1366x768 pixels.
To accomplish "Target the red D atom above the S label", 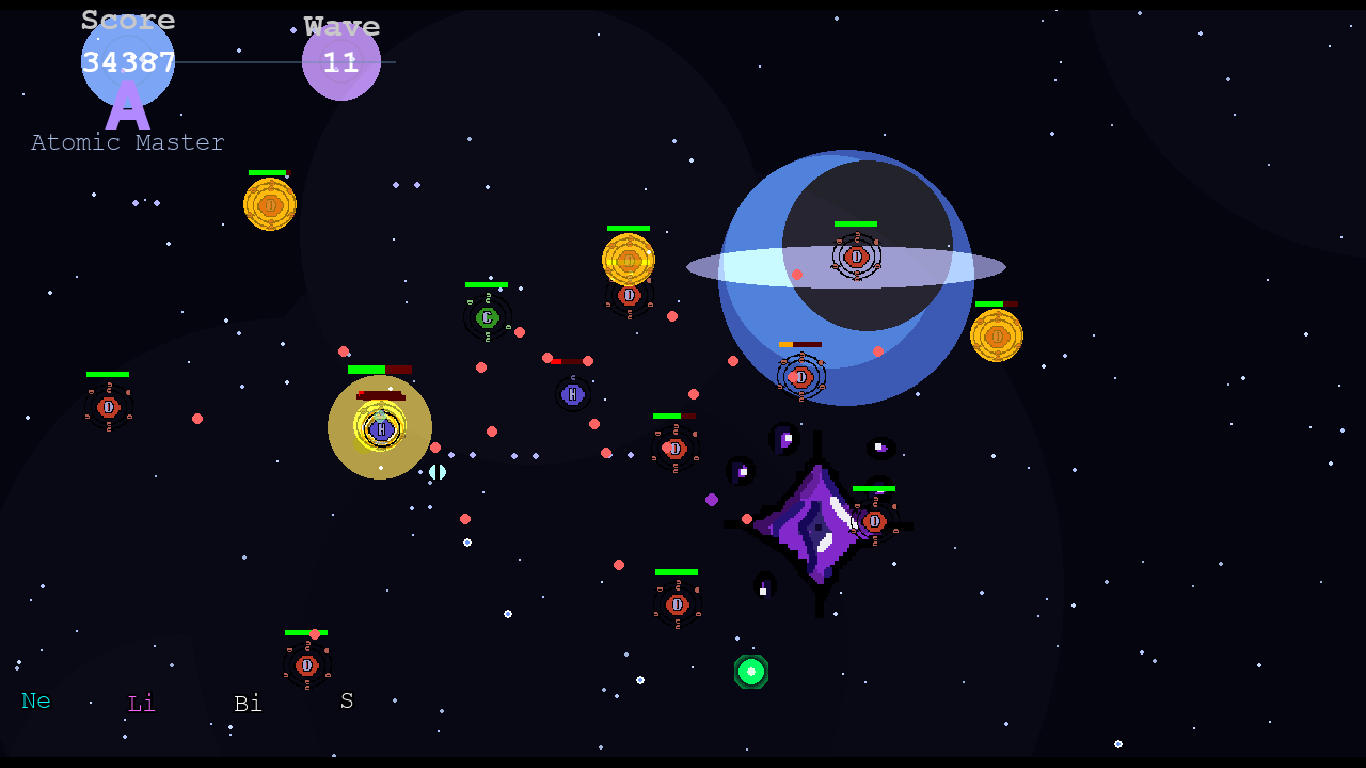I will pos(307,665).
